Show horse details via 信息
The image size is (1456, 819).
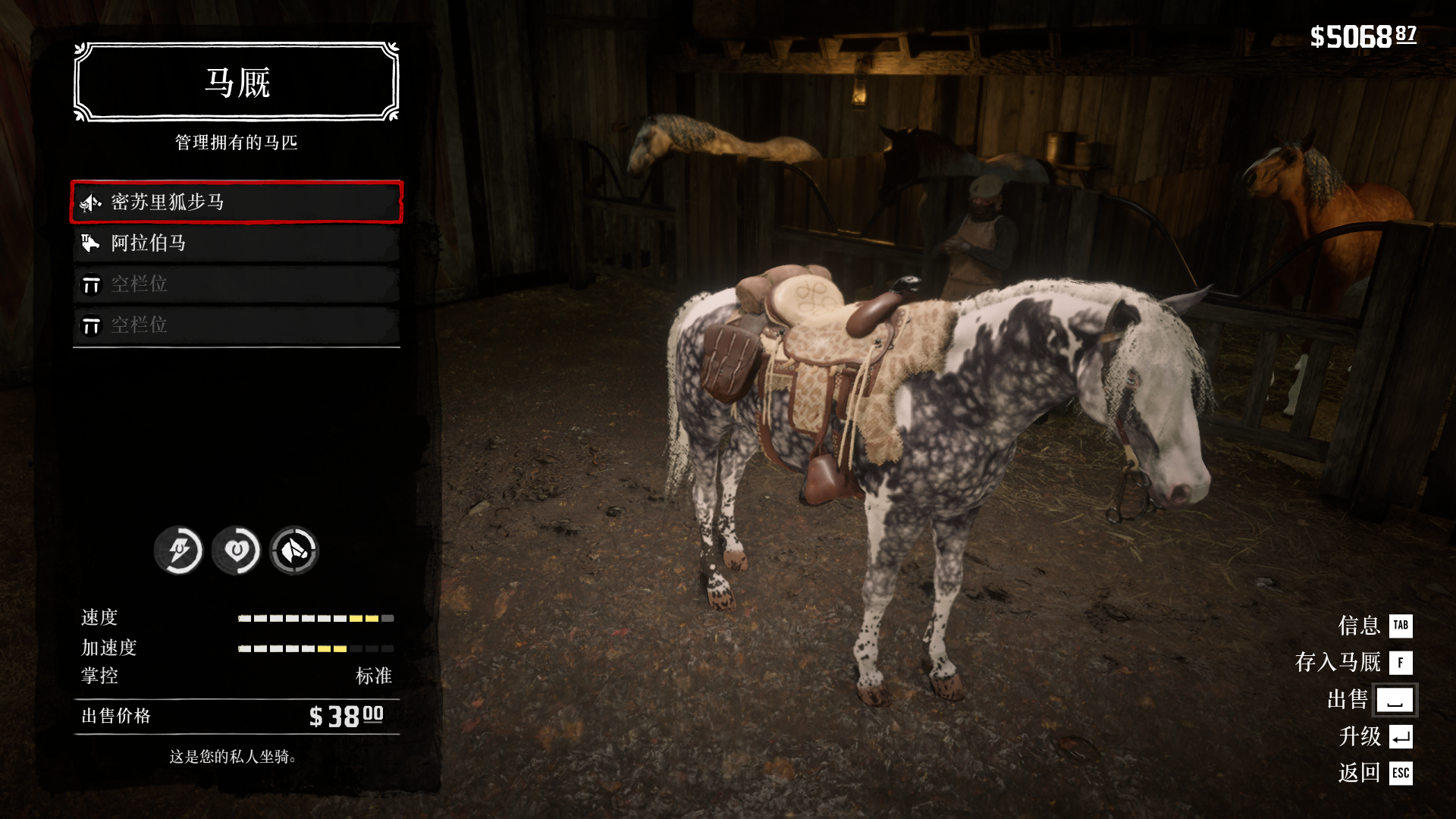click(x=1374, y=626)
